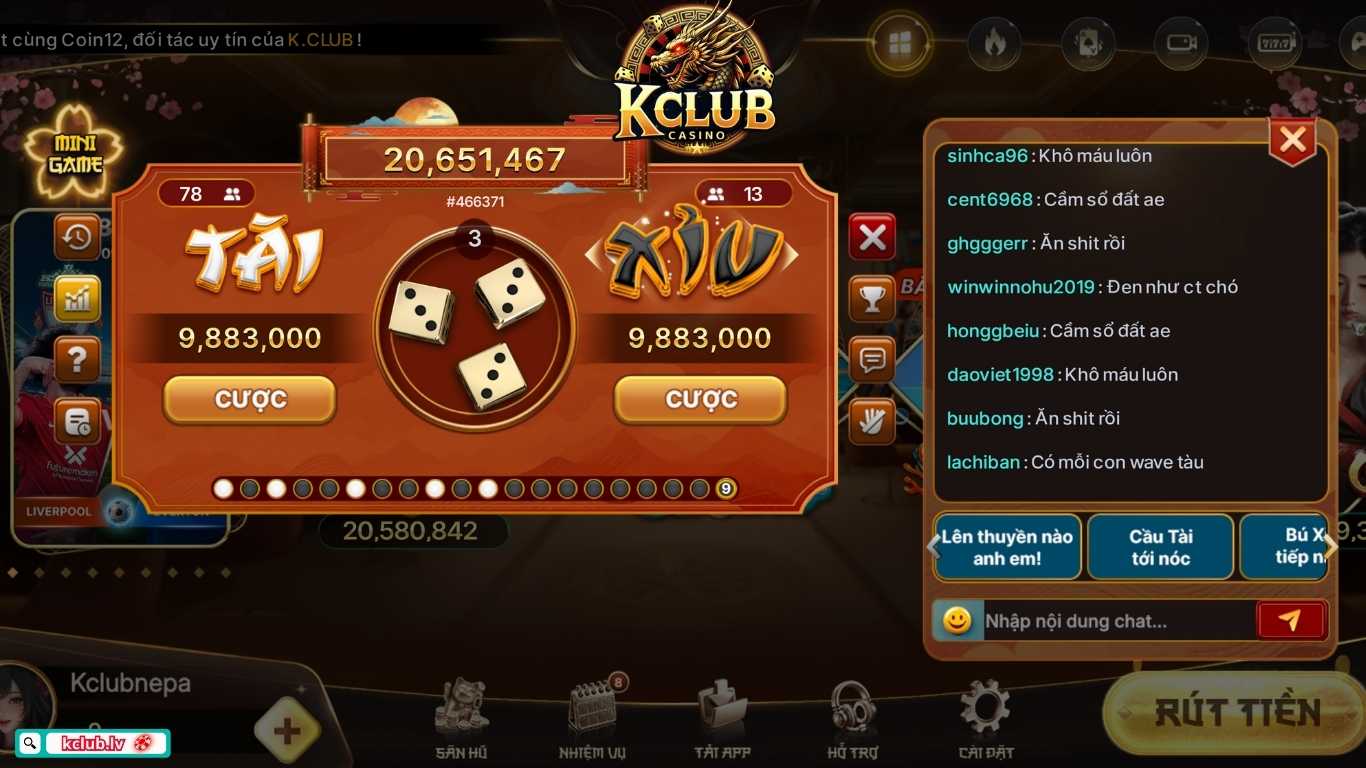The width and height of the screenshot is (1366, 768).
Task: Click the hand gesture icon on the panel
Action: 871,421
